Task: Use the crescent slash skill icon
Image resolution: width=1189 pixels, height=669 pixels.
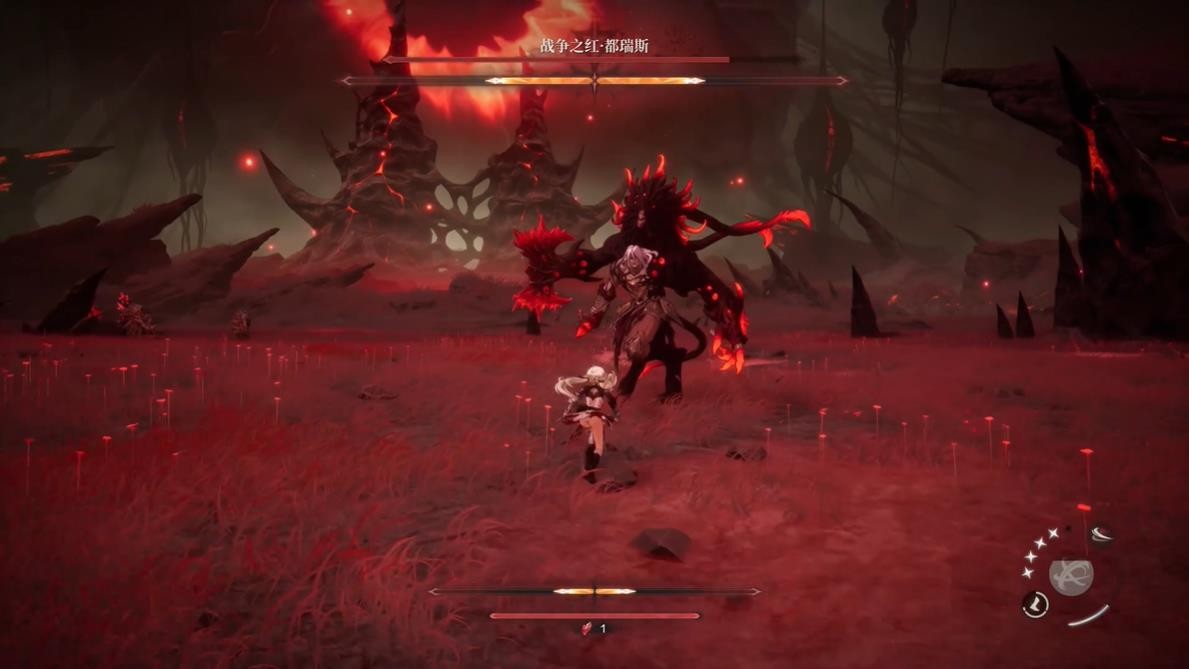Action: click(x=1100, y=535)
